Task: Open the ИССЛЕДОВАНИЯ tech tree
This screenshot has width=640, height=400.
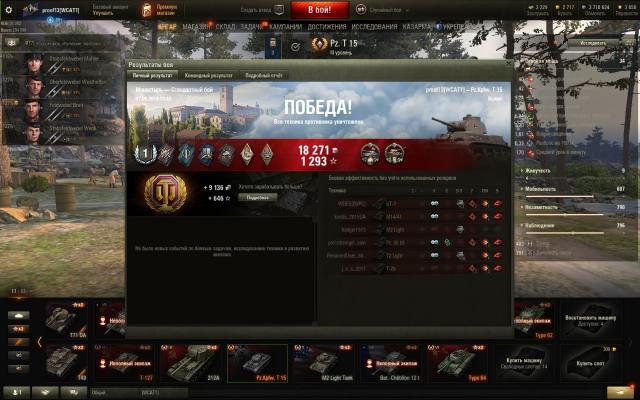Action: [374, 26]
